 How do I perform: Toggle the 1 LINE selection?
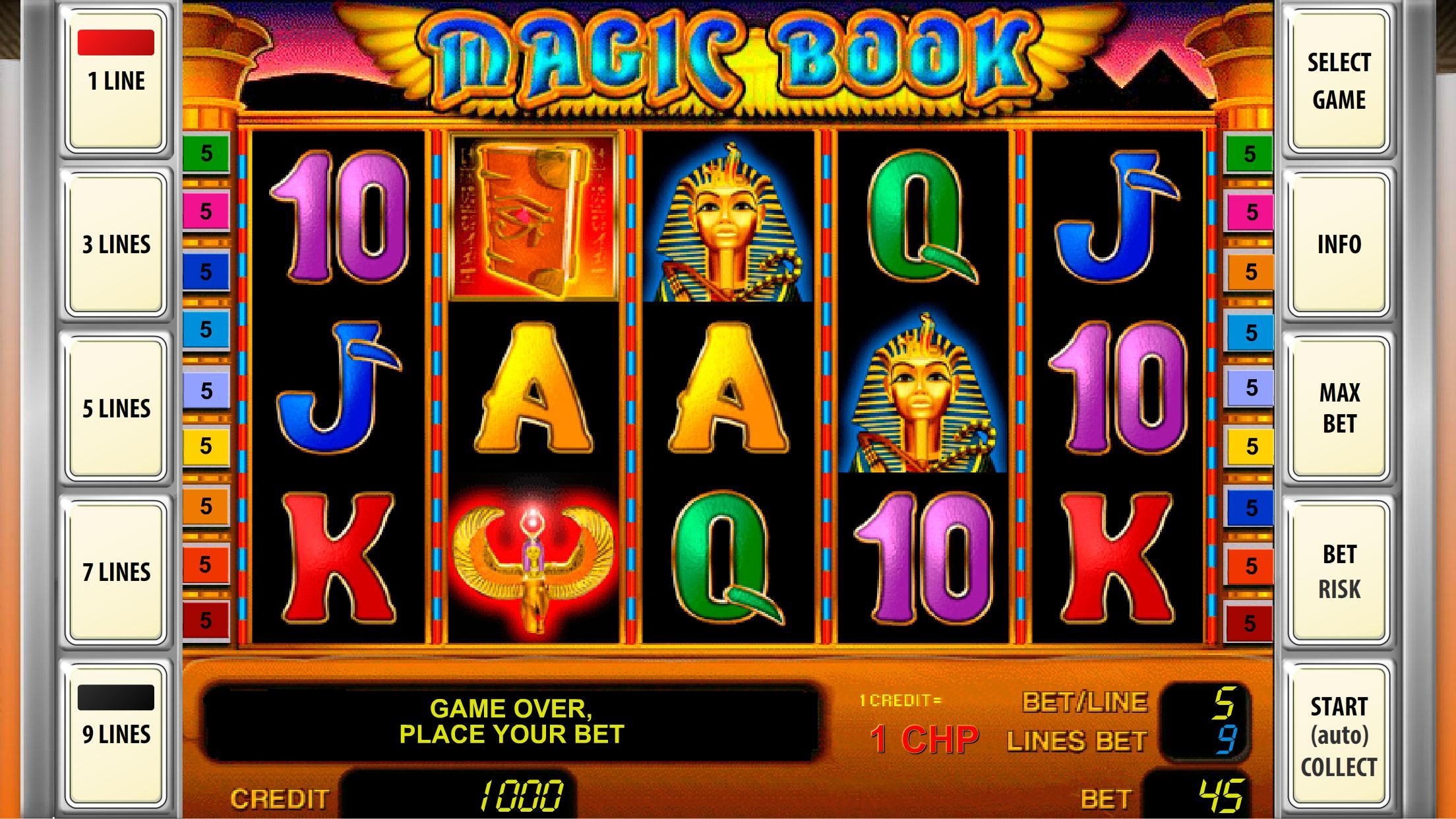click(x=115, y=79)
